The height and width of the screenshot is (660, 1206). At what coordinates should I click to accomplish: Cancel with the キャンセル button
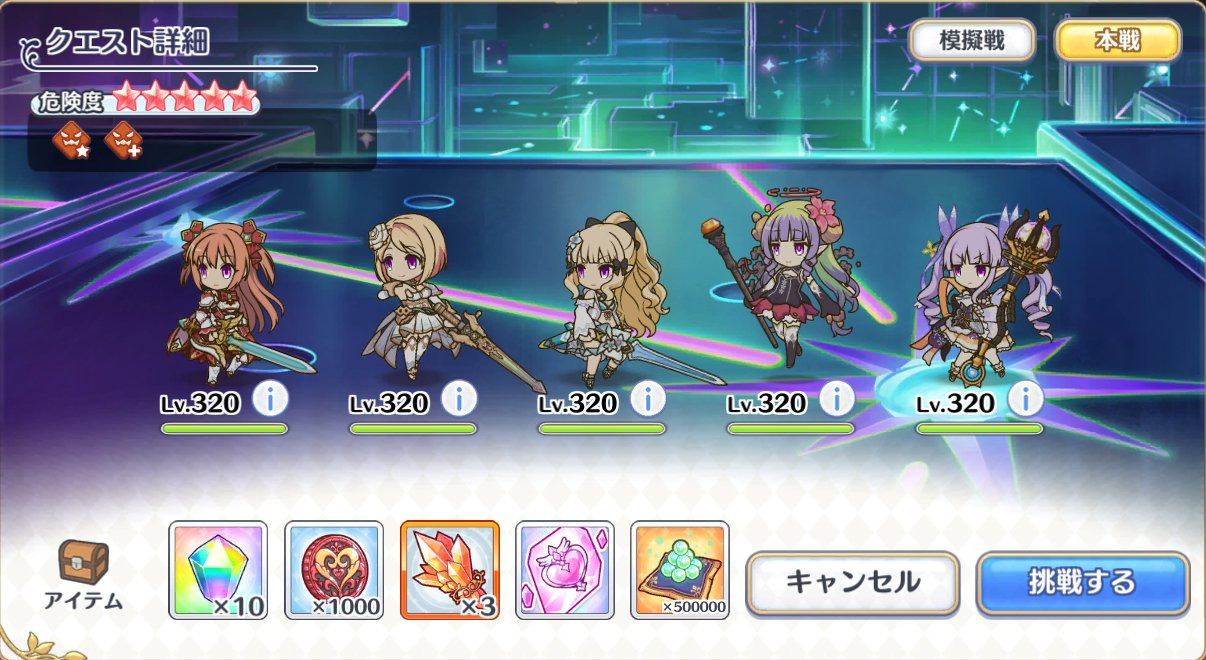coord(853,582)
